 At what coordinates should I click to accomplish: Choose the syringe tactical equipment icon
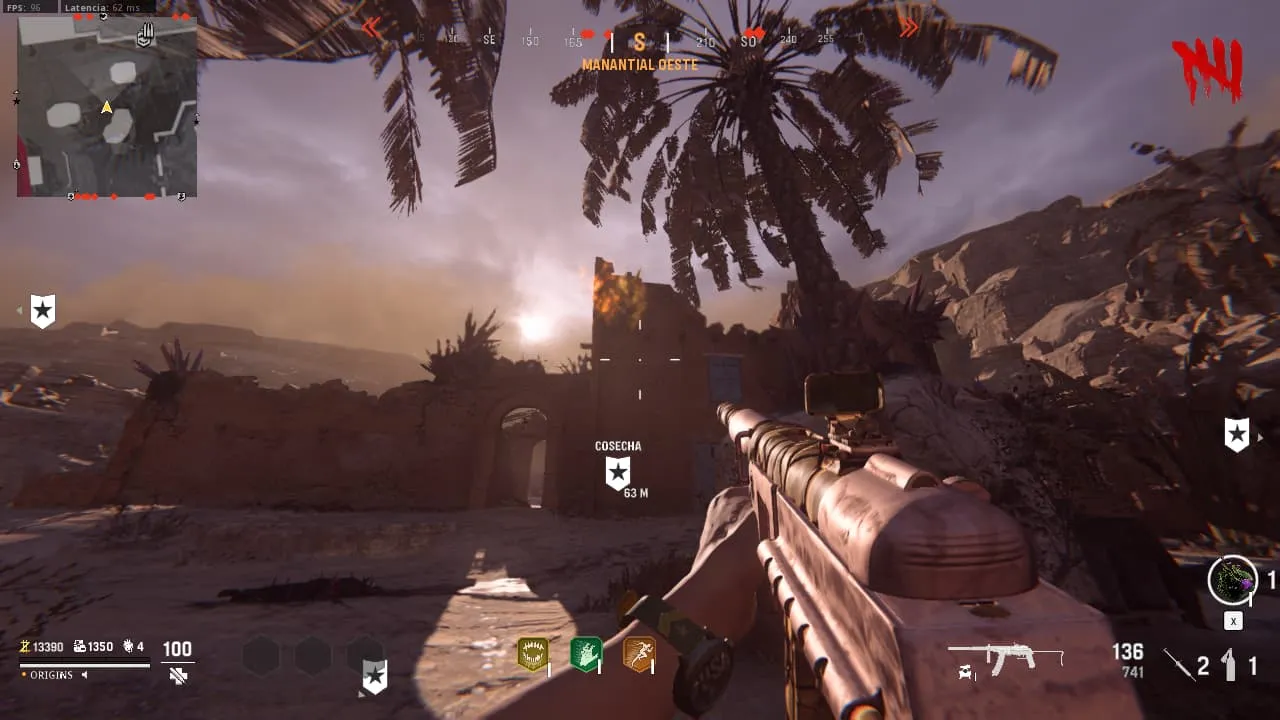pos(1179,664)
